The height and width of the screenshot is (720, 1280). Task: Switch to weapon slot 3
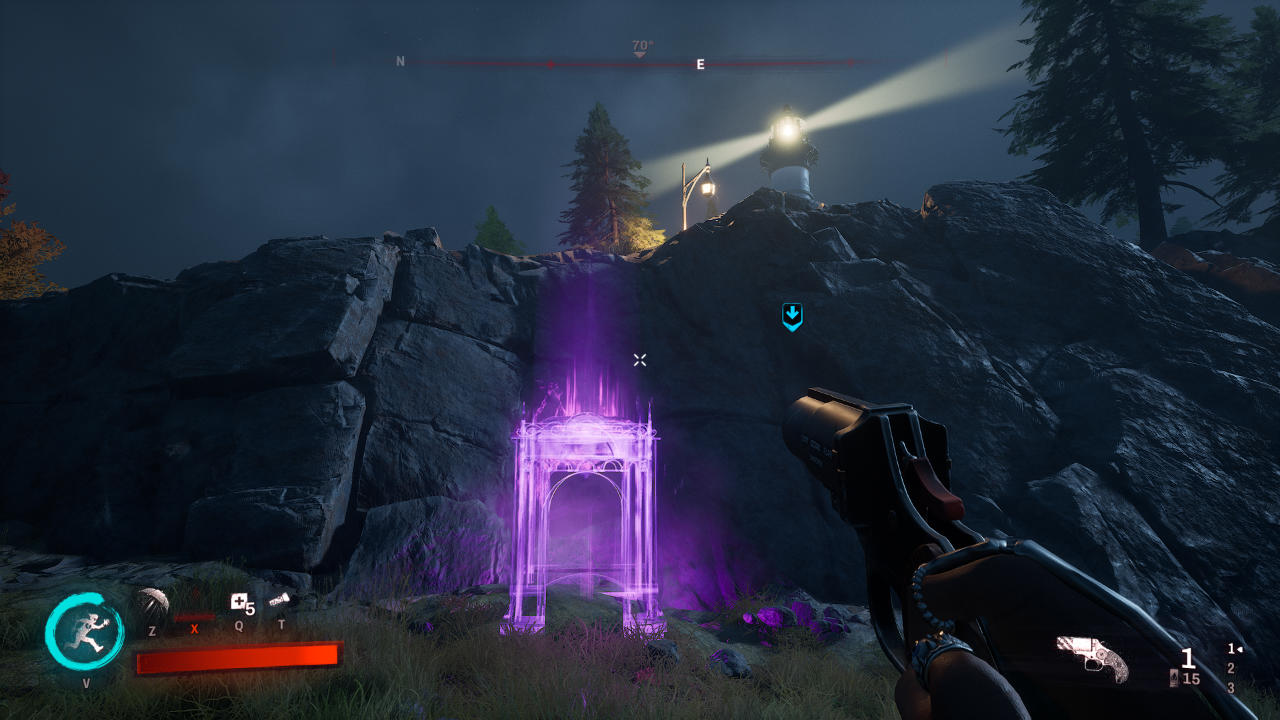(x=1230, y=688)
